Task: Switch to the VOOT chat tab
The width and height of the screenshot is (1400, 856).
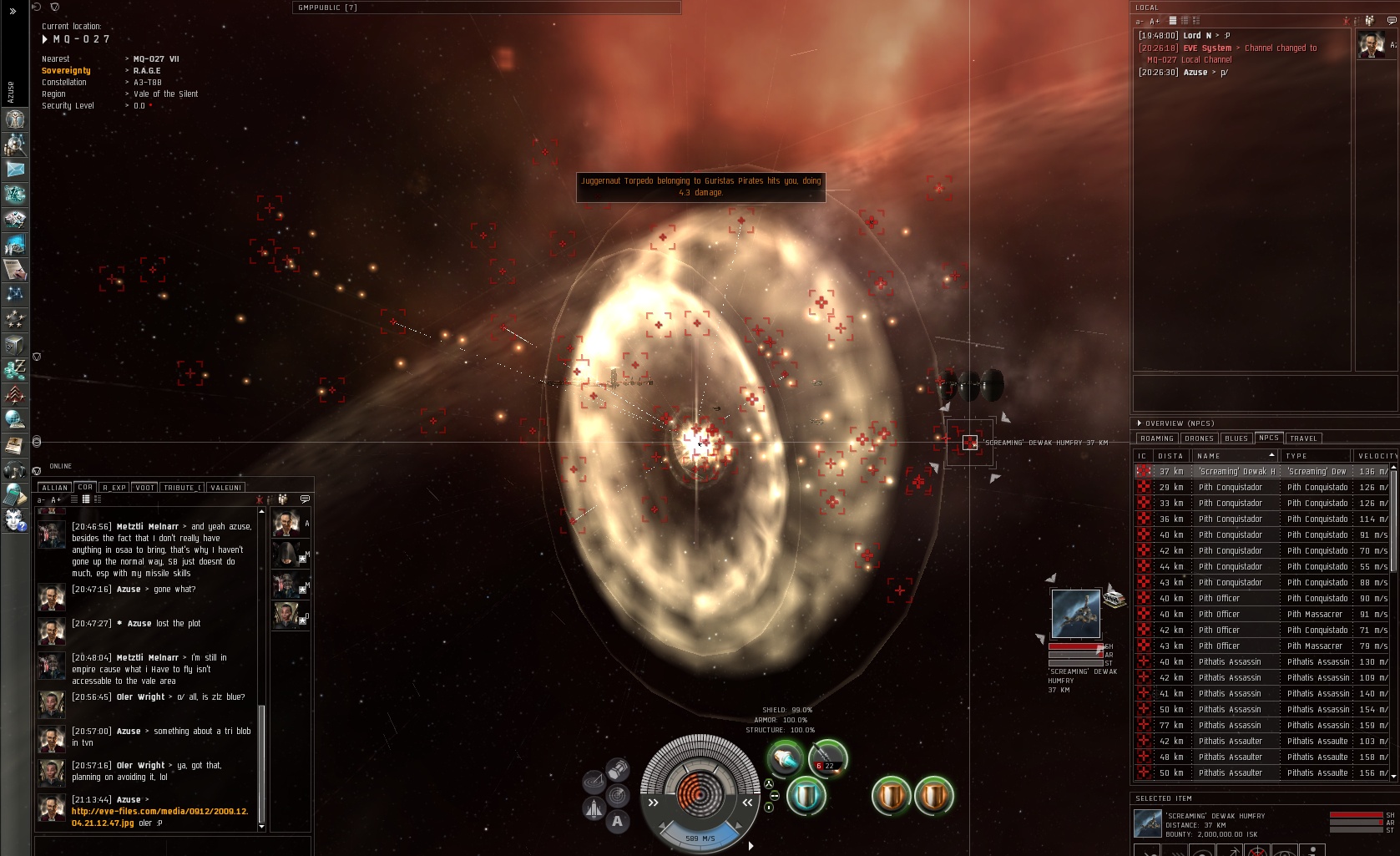Action: (x=144, y=488)
